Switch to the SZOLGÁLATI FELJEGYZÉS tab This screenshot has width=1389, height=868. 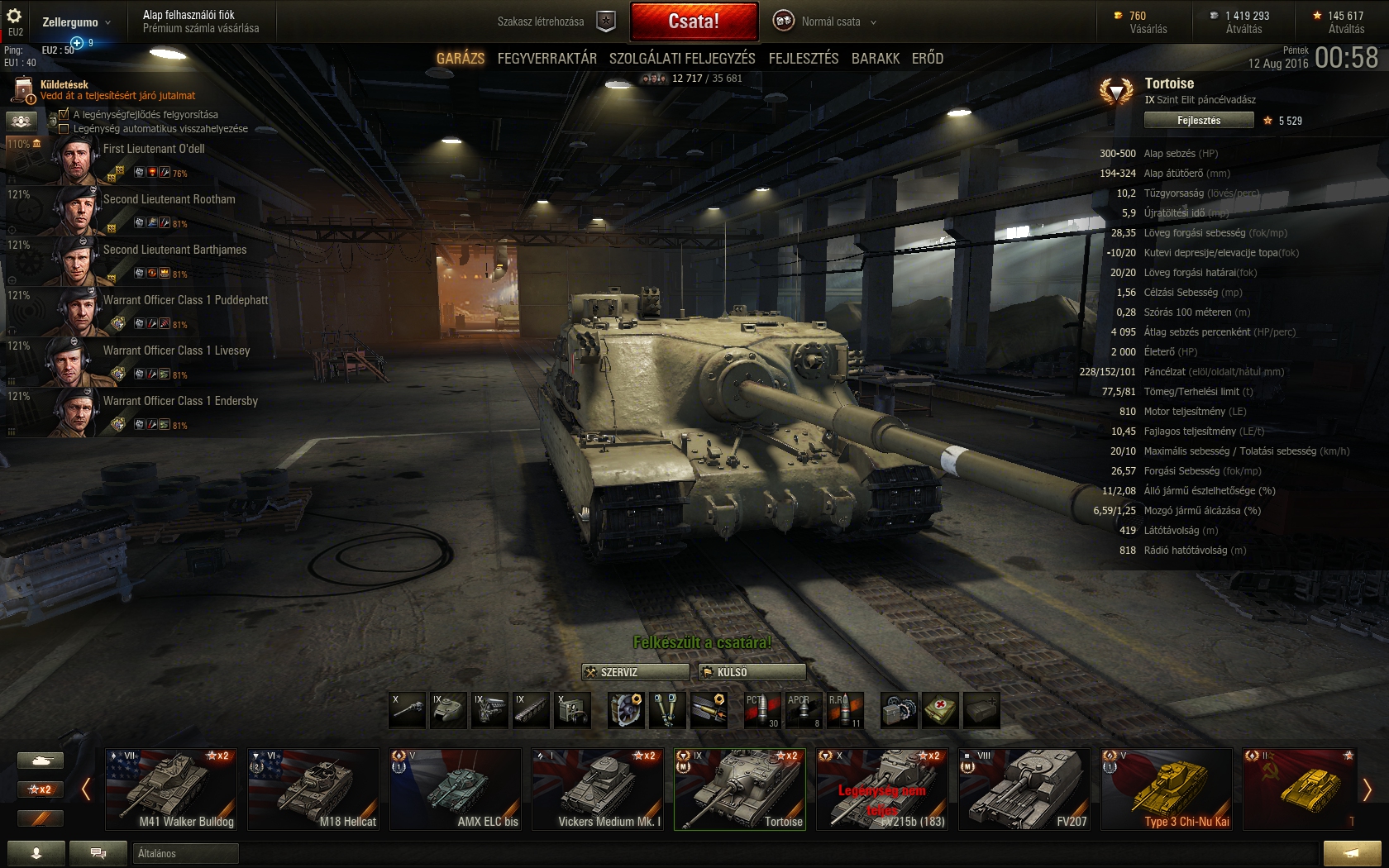682,59
